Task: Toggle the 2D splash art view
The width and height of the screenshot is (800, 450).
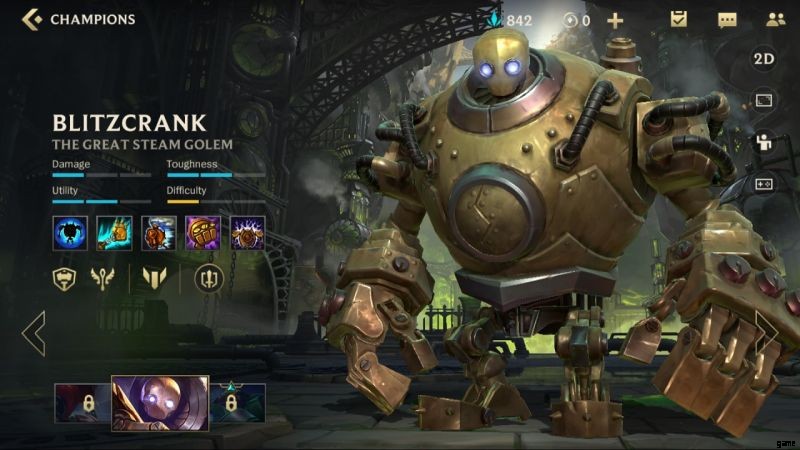Action: (x=764, y=59)
